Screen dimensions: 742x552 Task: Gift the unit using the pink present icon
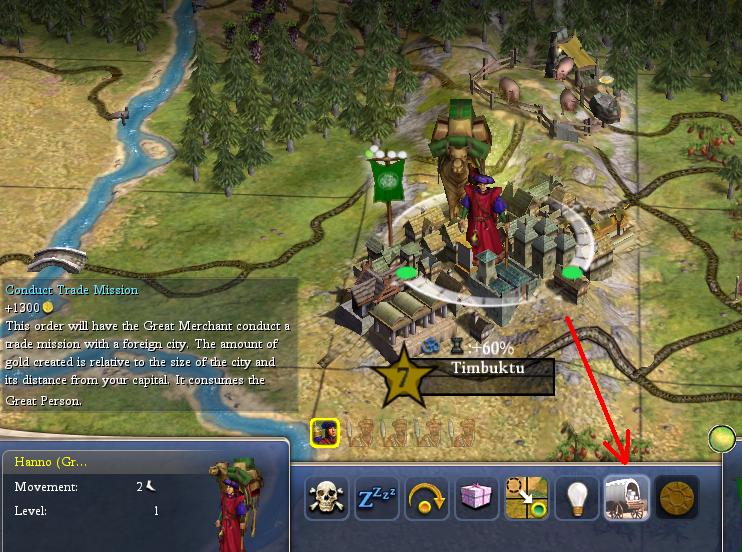[476, 497]
